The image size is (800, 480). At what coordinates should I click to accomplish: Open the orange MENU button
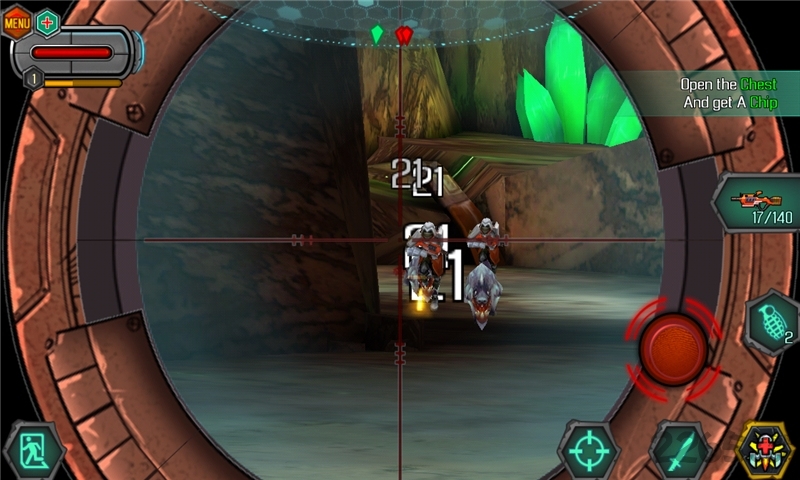point(17,21)
